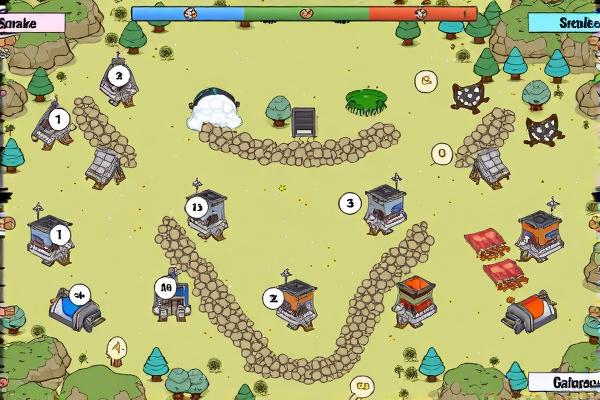Viewport: 600px width, 400px height.
Task: Choose the building numbered 16
Action: pos(170,296)
